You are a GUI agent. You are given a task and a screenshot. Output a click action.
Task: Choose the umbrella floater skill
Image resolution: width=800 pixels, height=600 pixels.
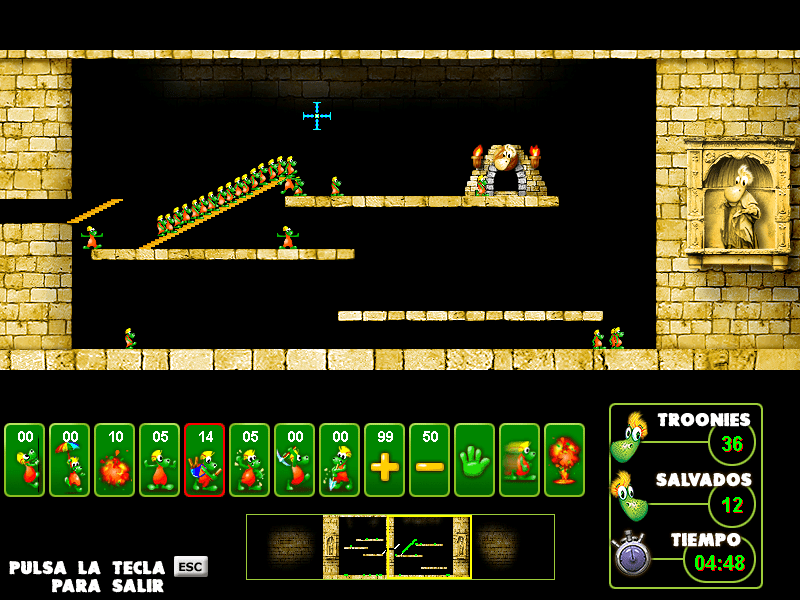pyautogui.click(x=69, y=460)
